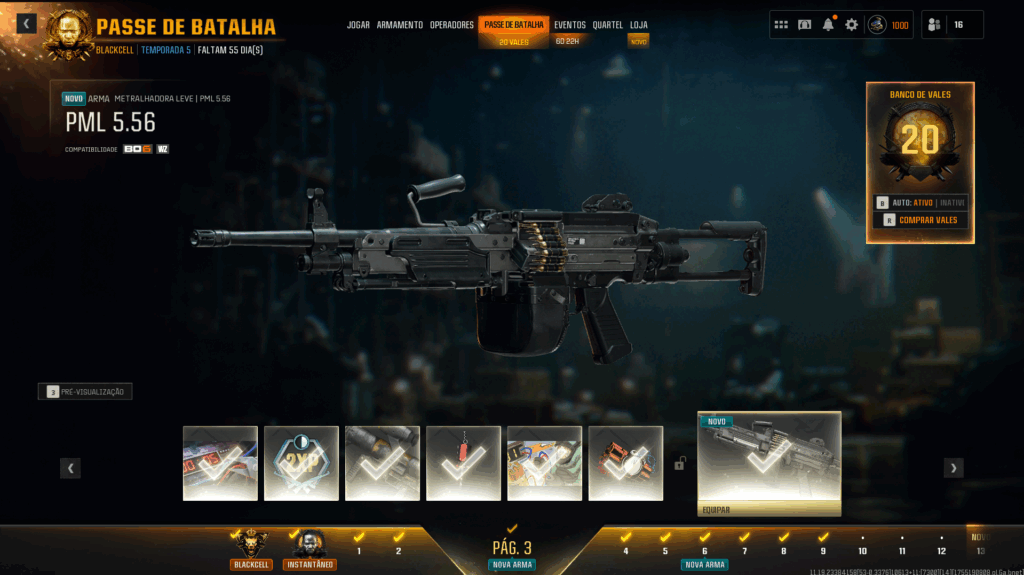Open the Jogar menu
Viewport: 1024px width, 575px height.
[358, 25]
